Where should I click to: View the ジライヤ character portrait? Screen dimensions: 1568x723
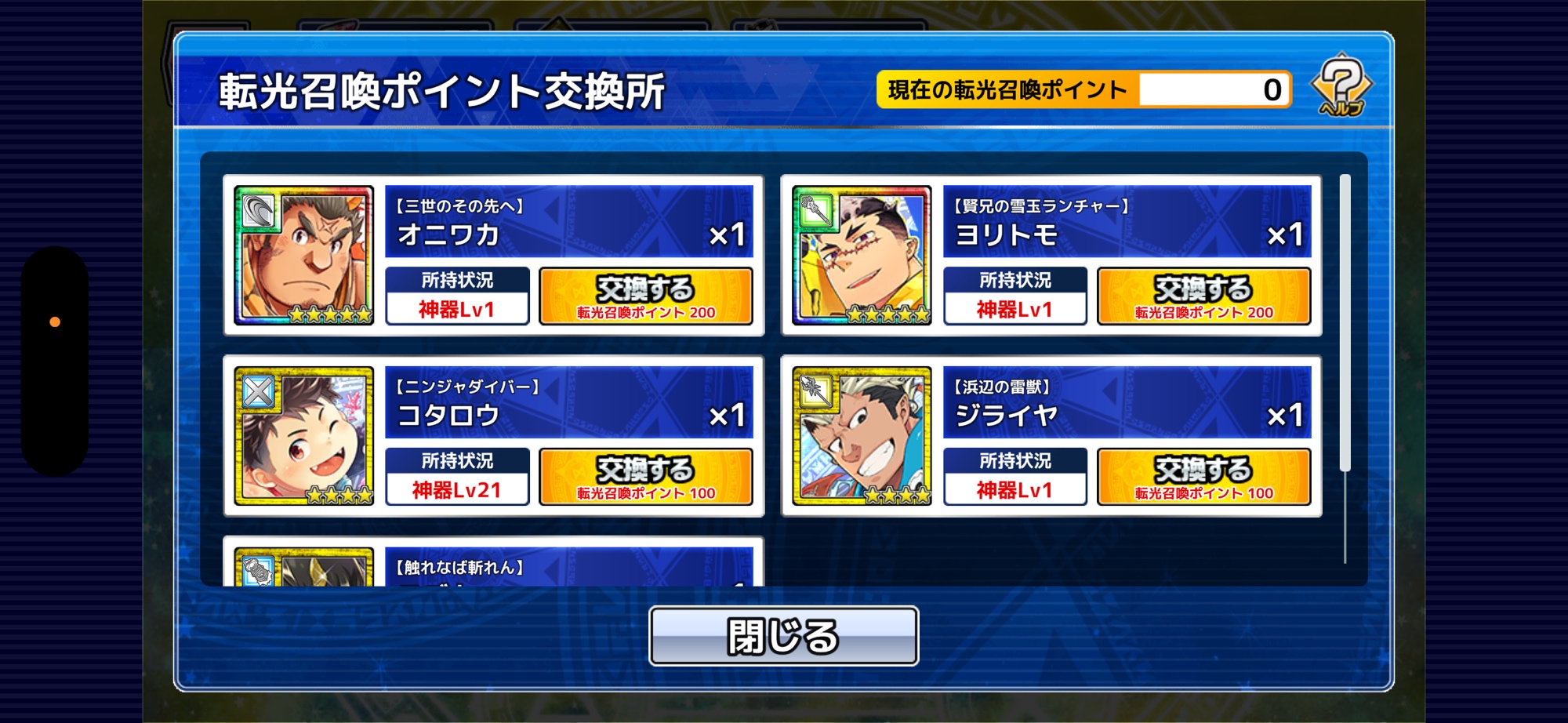coord(862,436)
